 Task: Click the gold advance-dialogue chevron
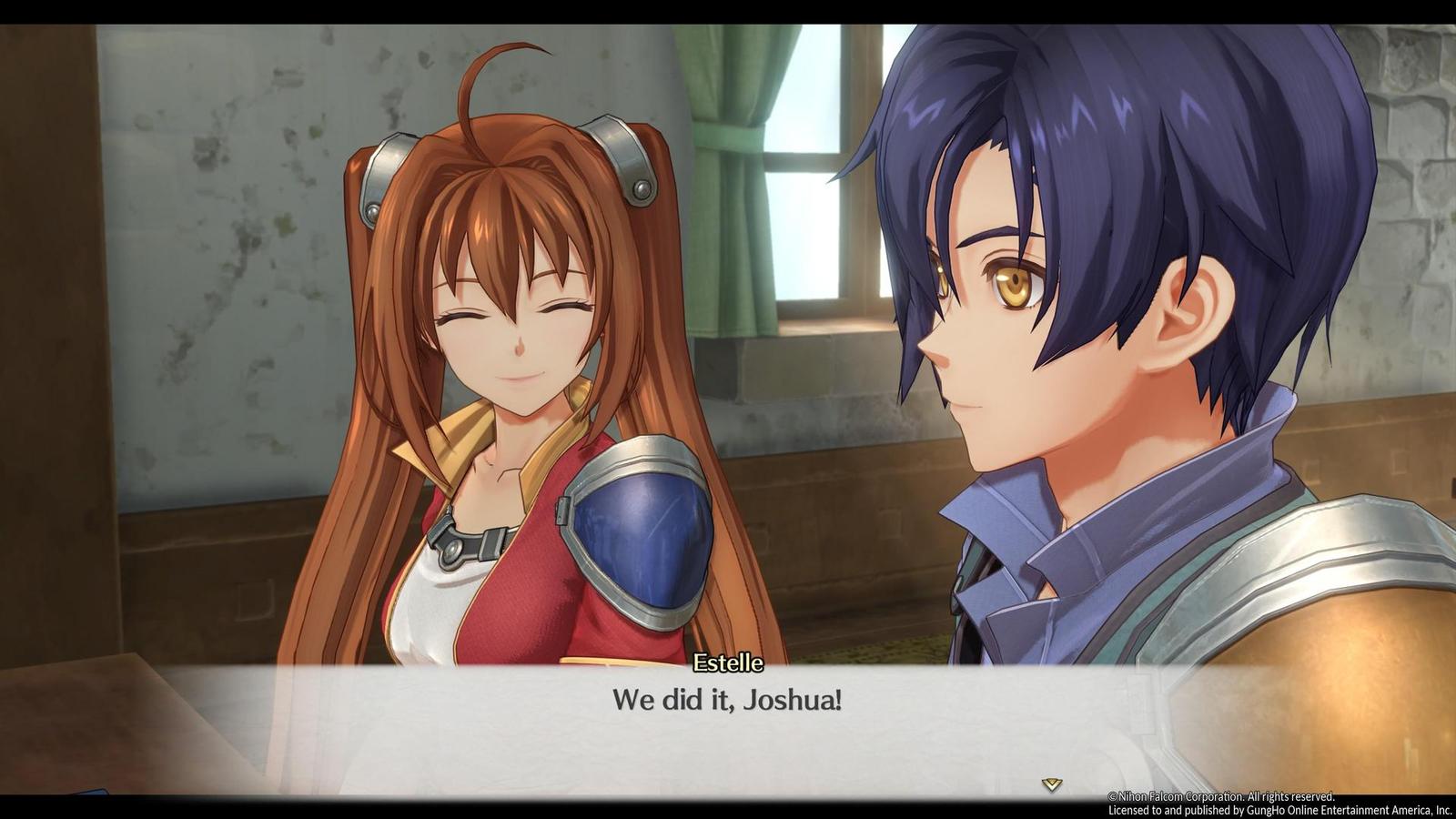[1052, 781]
